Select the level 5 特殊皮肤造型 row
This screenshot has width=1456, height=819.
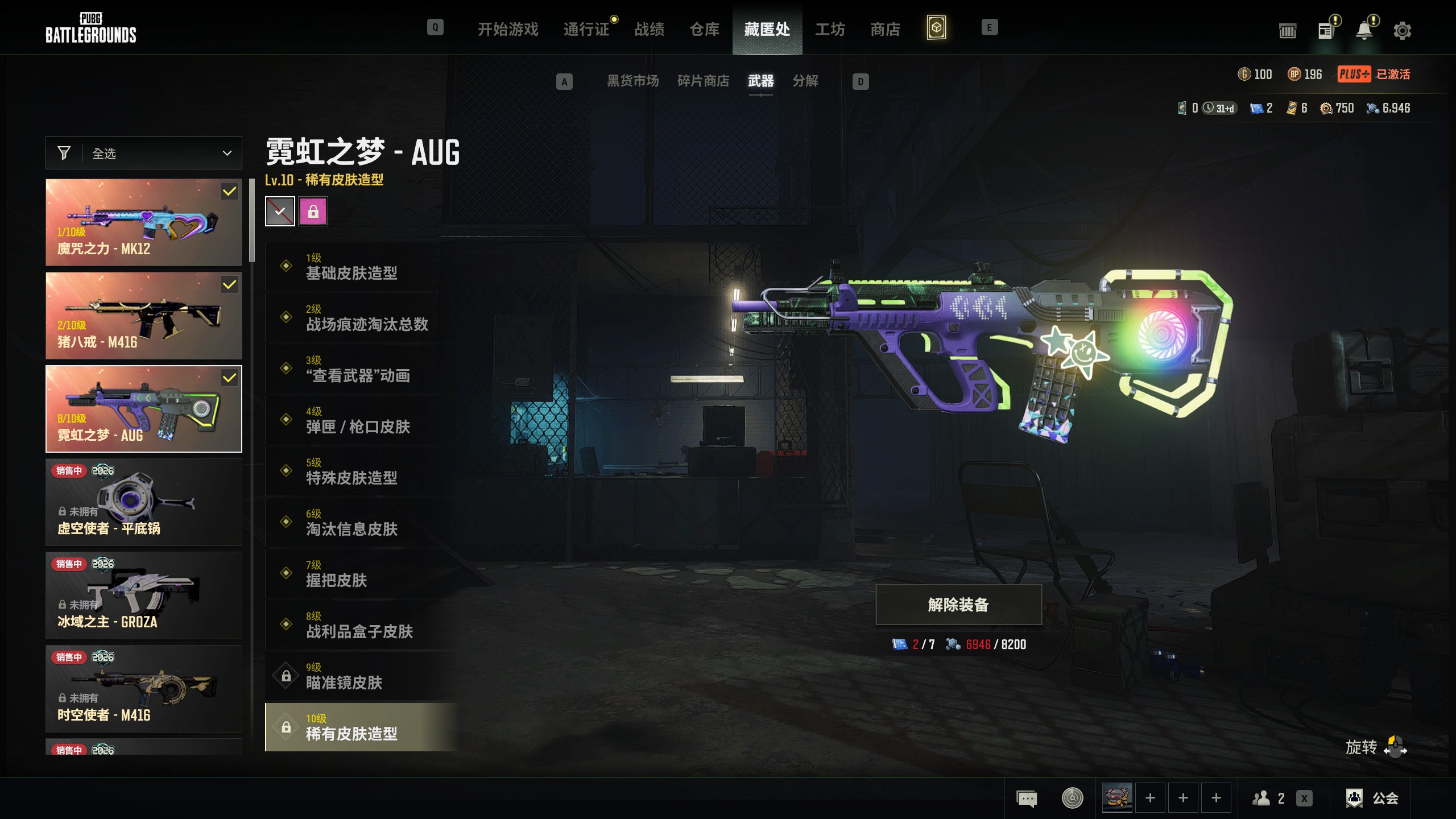point(362,471)
